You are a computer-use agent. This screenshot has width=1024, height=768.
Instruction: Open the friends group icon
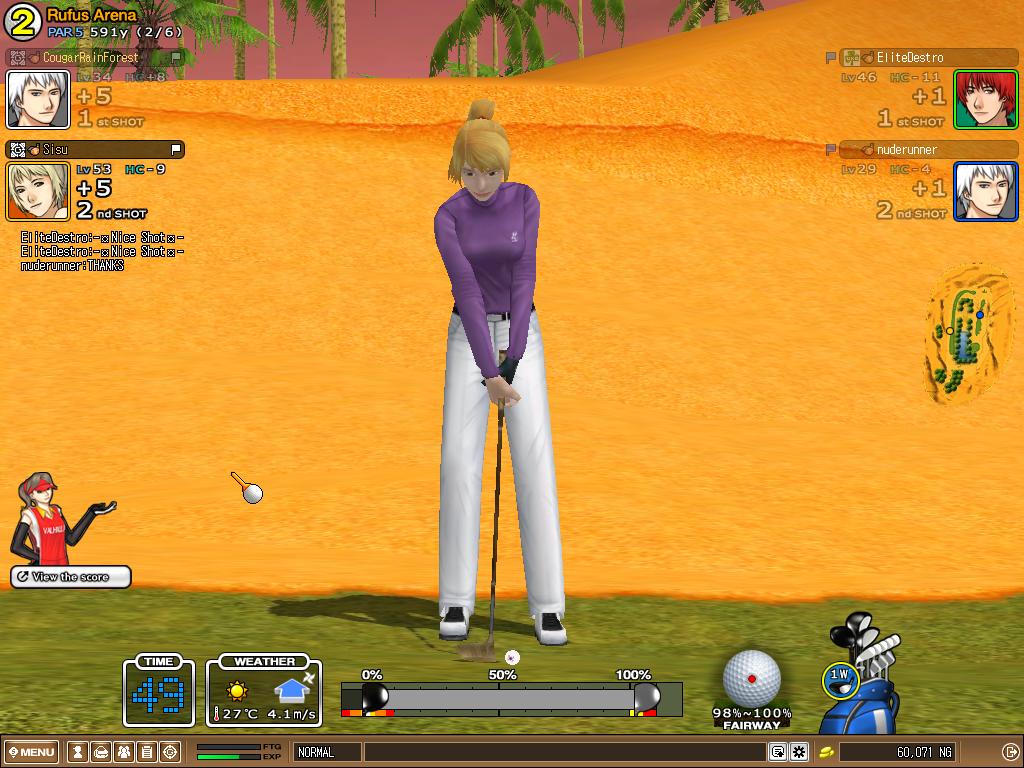[x=124, y=752]
